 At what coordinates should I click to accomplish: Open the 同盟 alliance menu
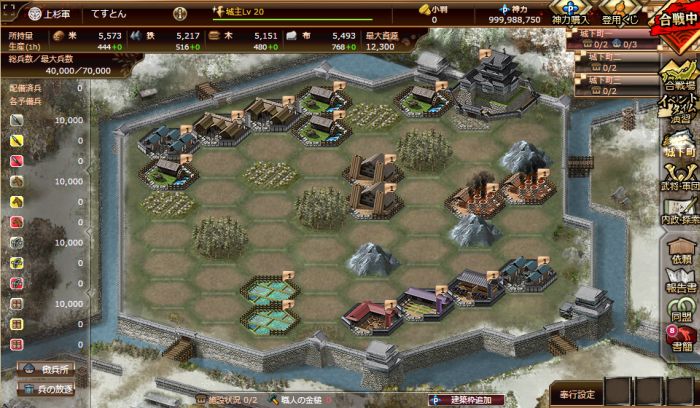pos(680,312)
